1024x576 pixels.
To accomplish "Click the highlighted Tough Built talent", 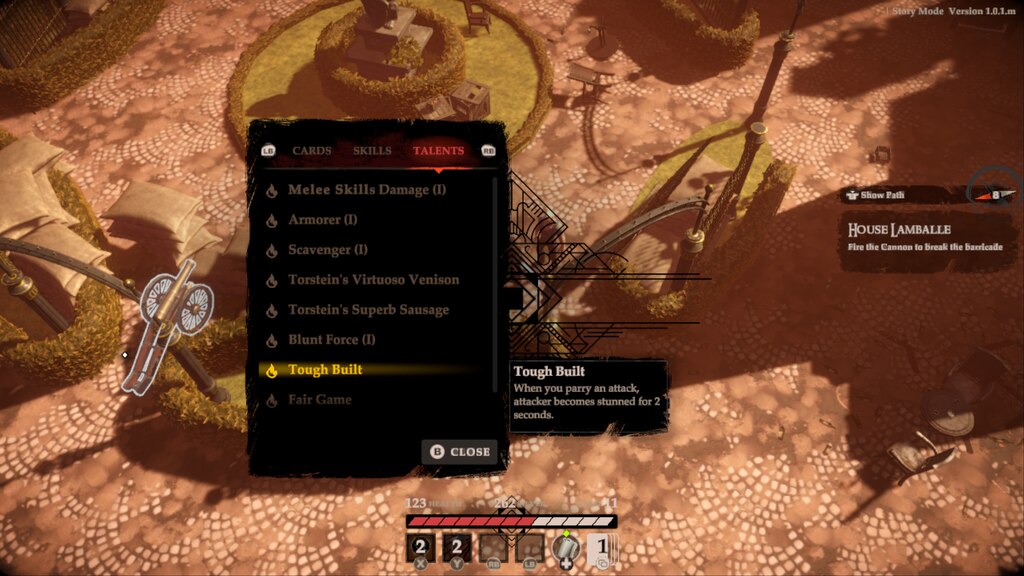I will [325, 370].
